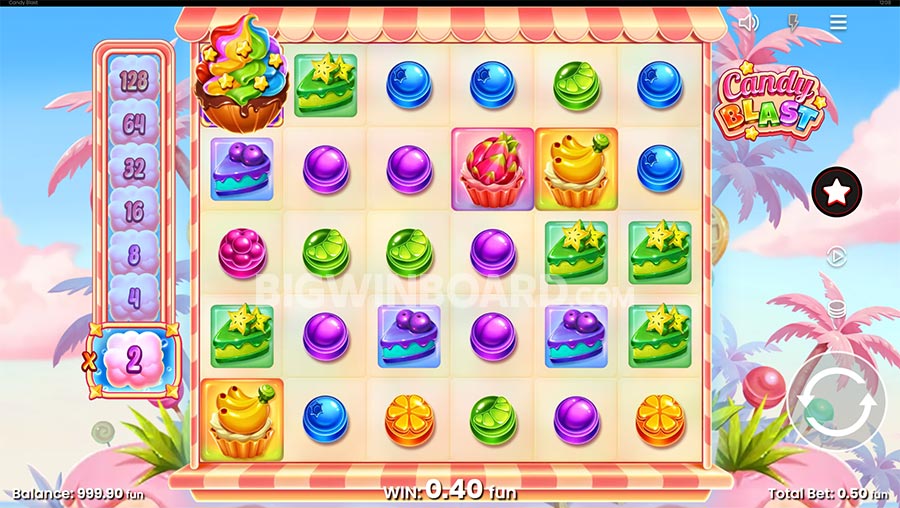
Task: Open the hamburger menu
Action: point(838,22)
